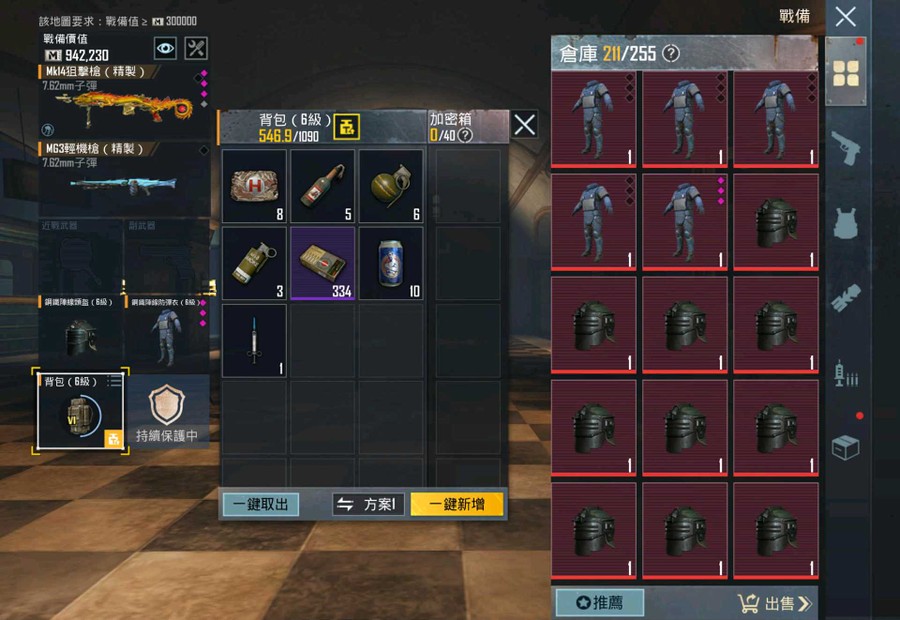The image size is (900, 620).
Task: Select the adrenaline syringe slot
Action: [x=254, y=340]
